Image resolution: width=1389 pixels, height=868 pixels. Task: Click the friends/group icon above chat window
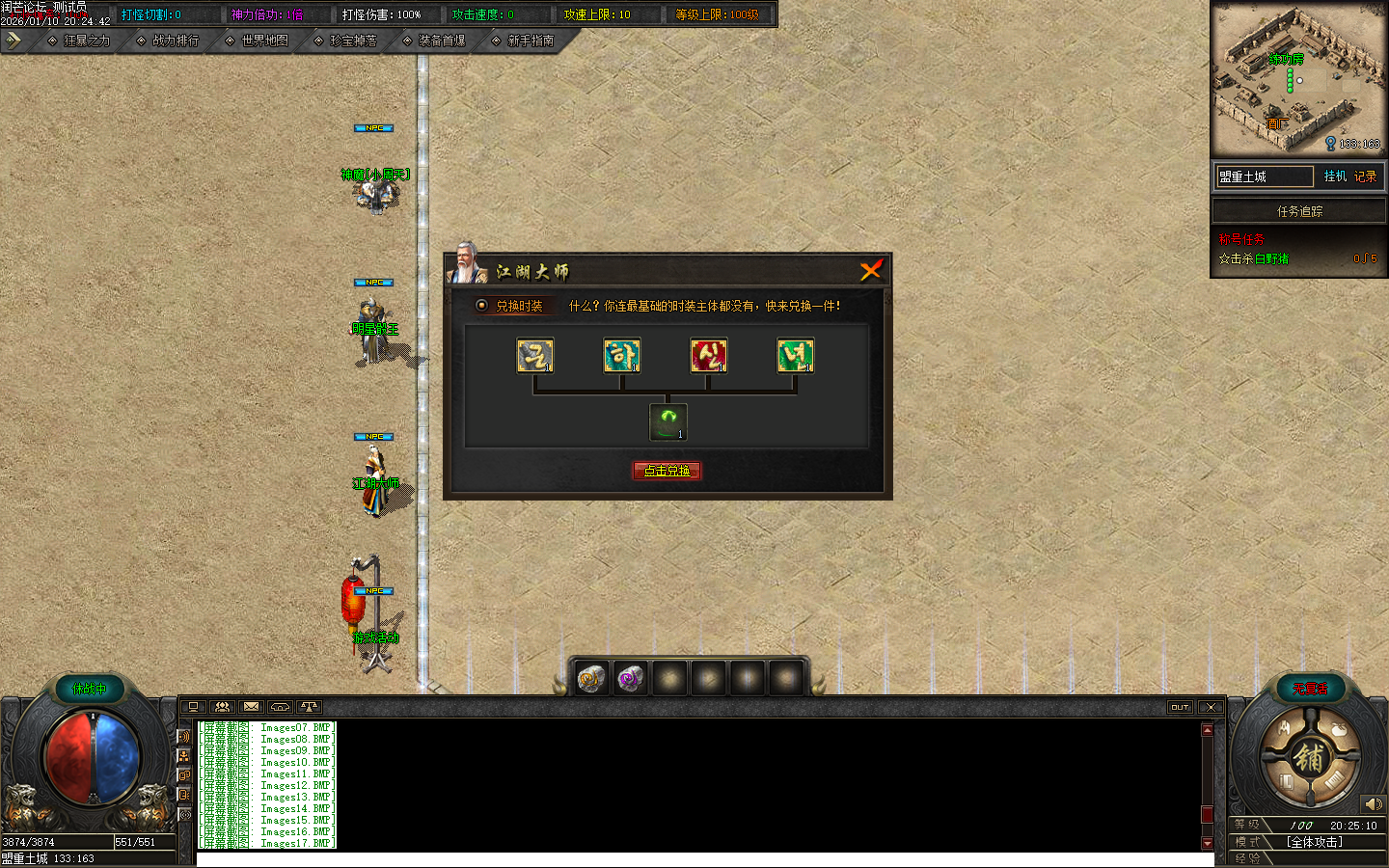[x=222, y=707]
